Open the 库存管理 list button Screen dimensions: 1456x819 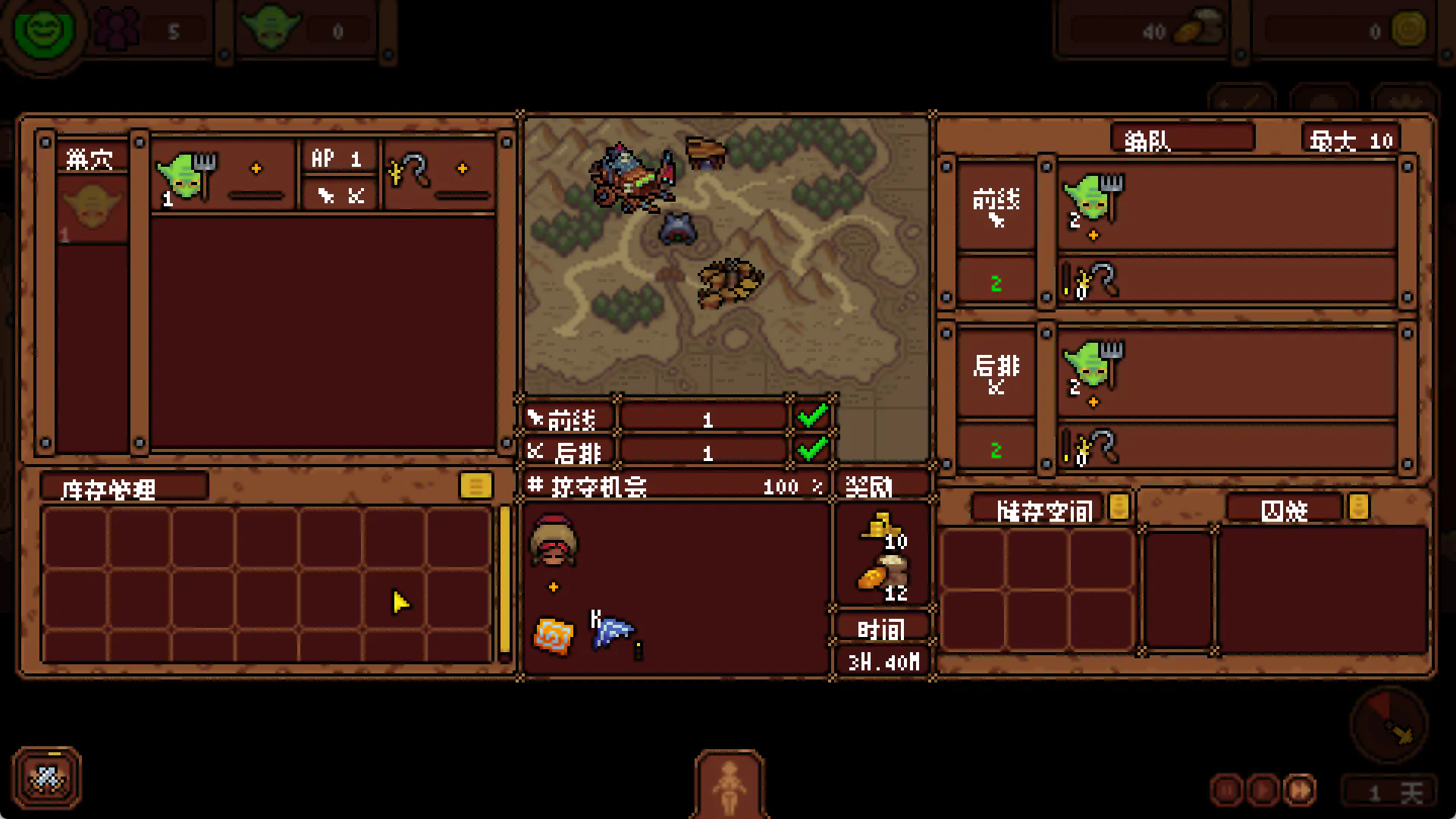475,485
